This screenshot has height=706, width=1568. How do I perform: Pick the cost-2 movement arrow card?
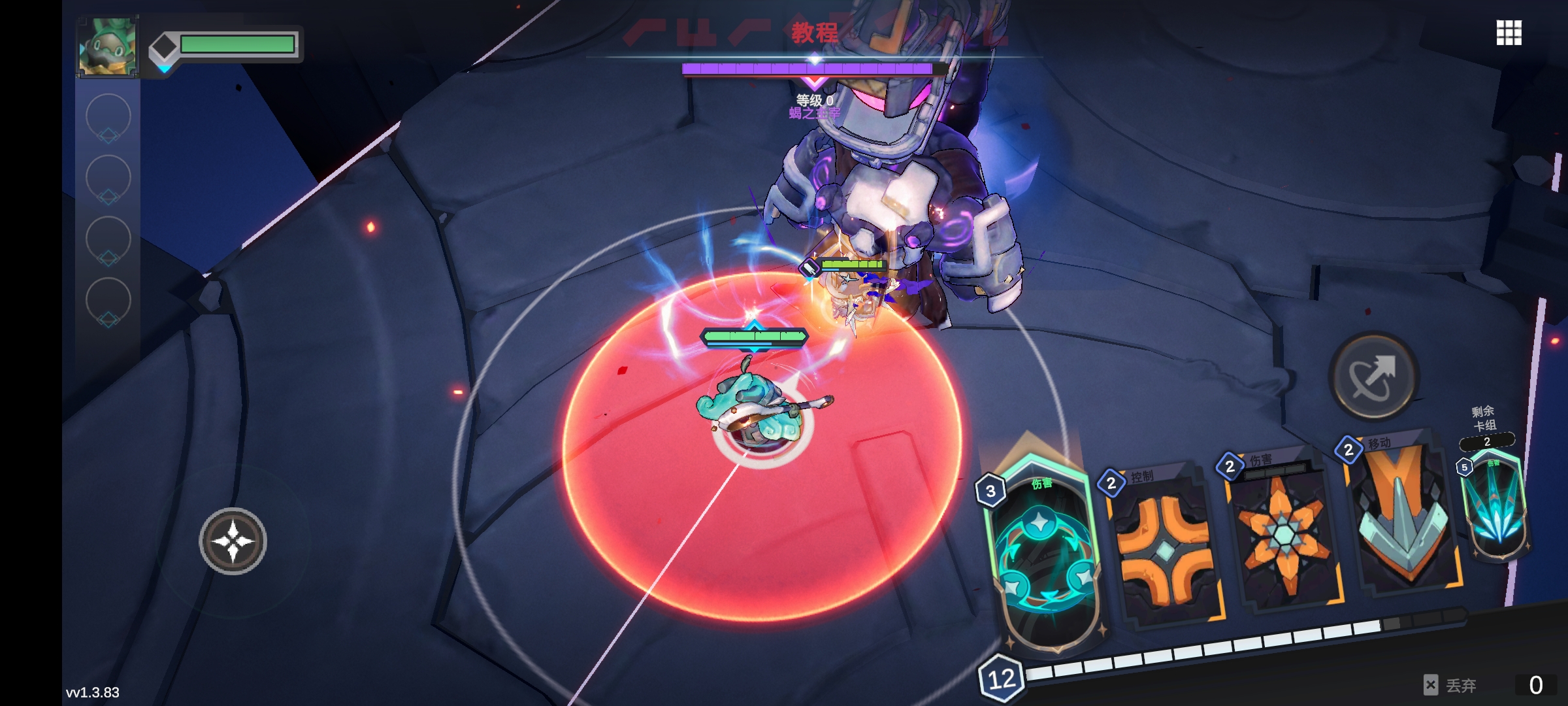tap(1401, 516)
